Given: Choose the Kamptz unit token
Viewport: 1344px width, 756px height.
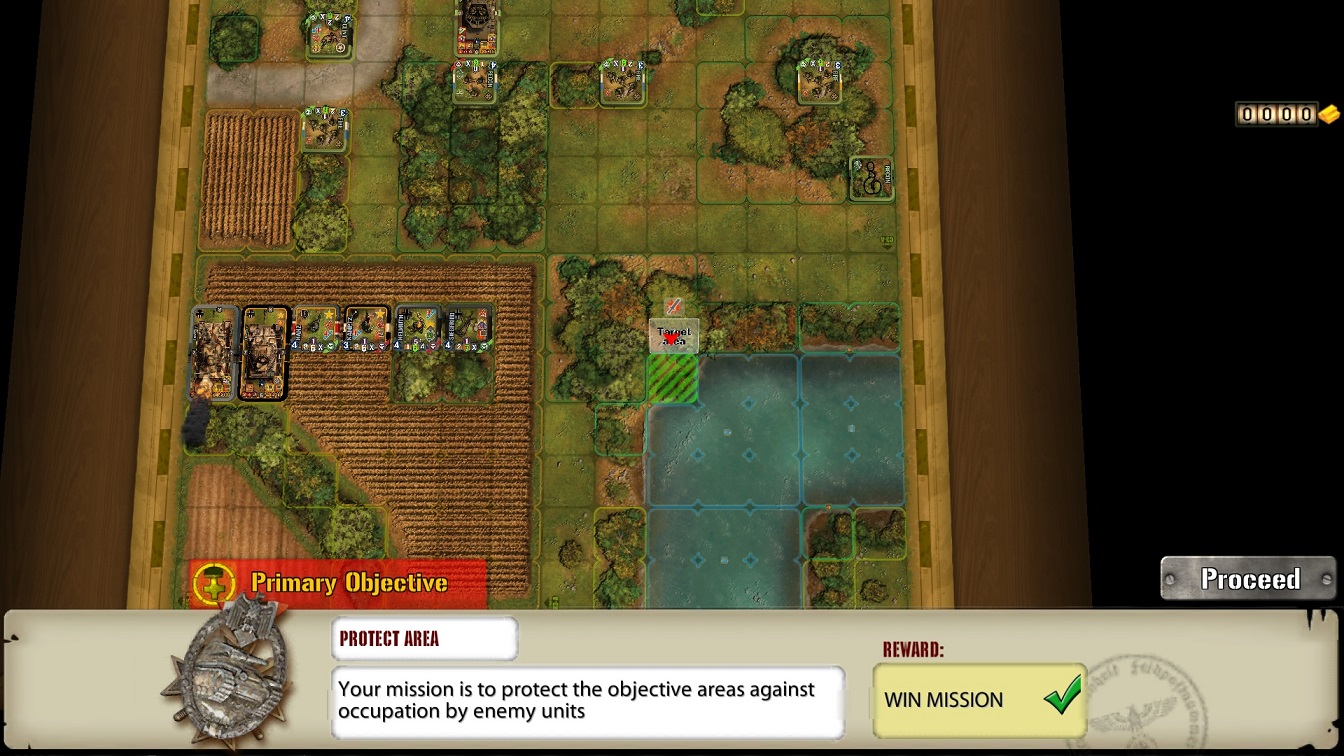Looking at the screenshot, I should (366, 329).
